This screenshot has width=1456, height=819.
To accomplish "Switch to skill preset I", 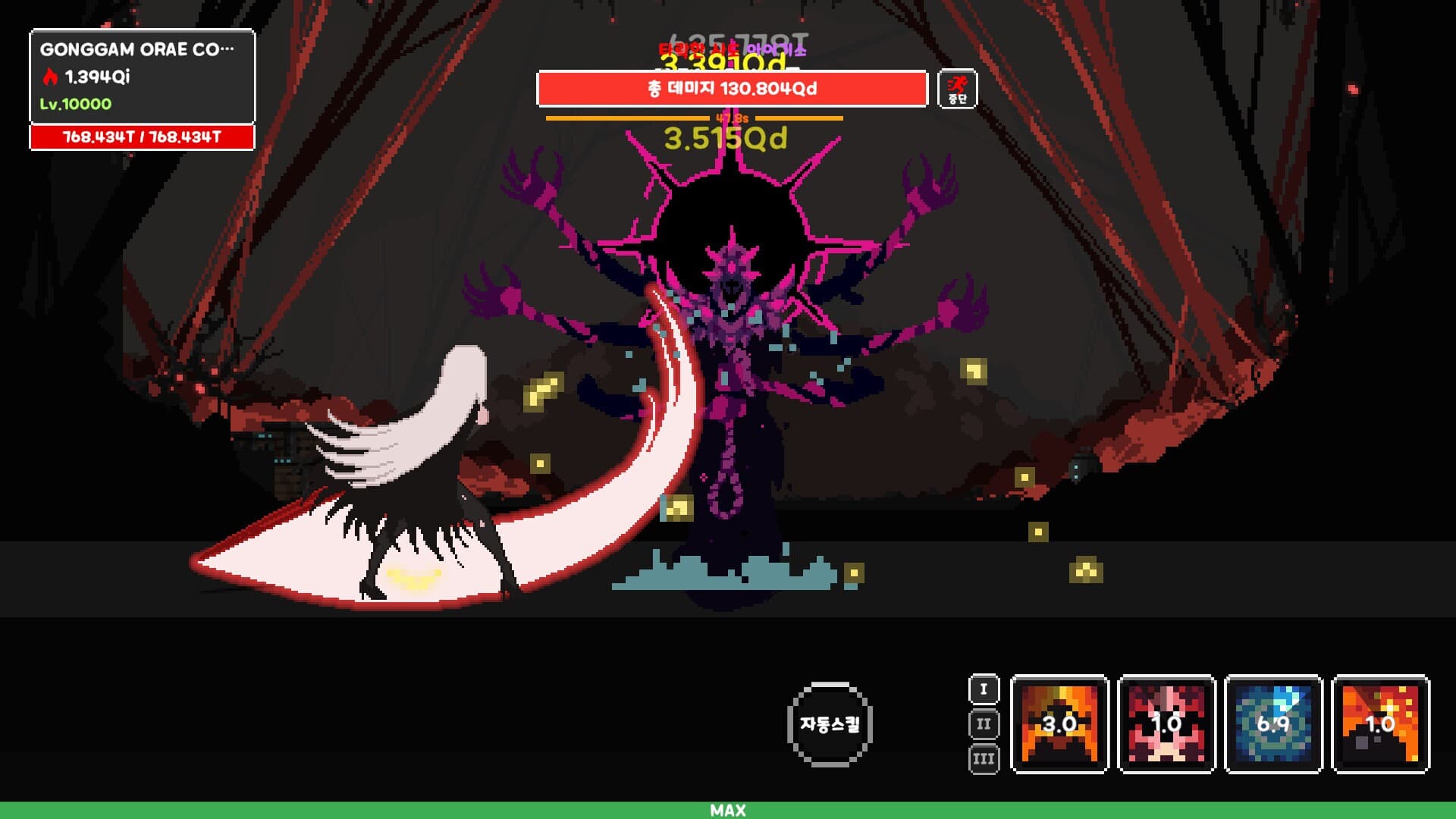I will pyautogui.click(x=984, y=689).
